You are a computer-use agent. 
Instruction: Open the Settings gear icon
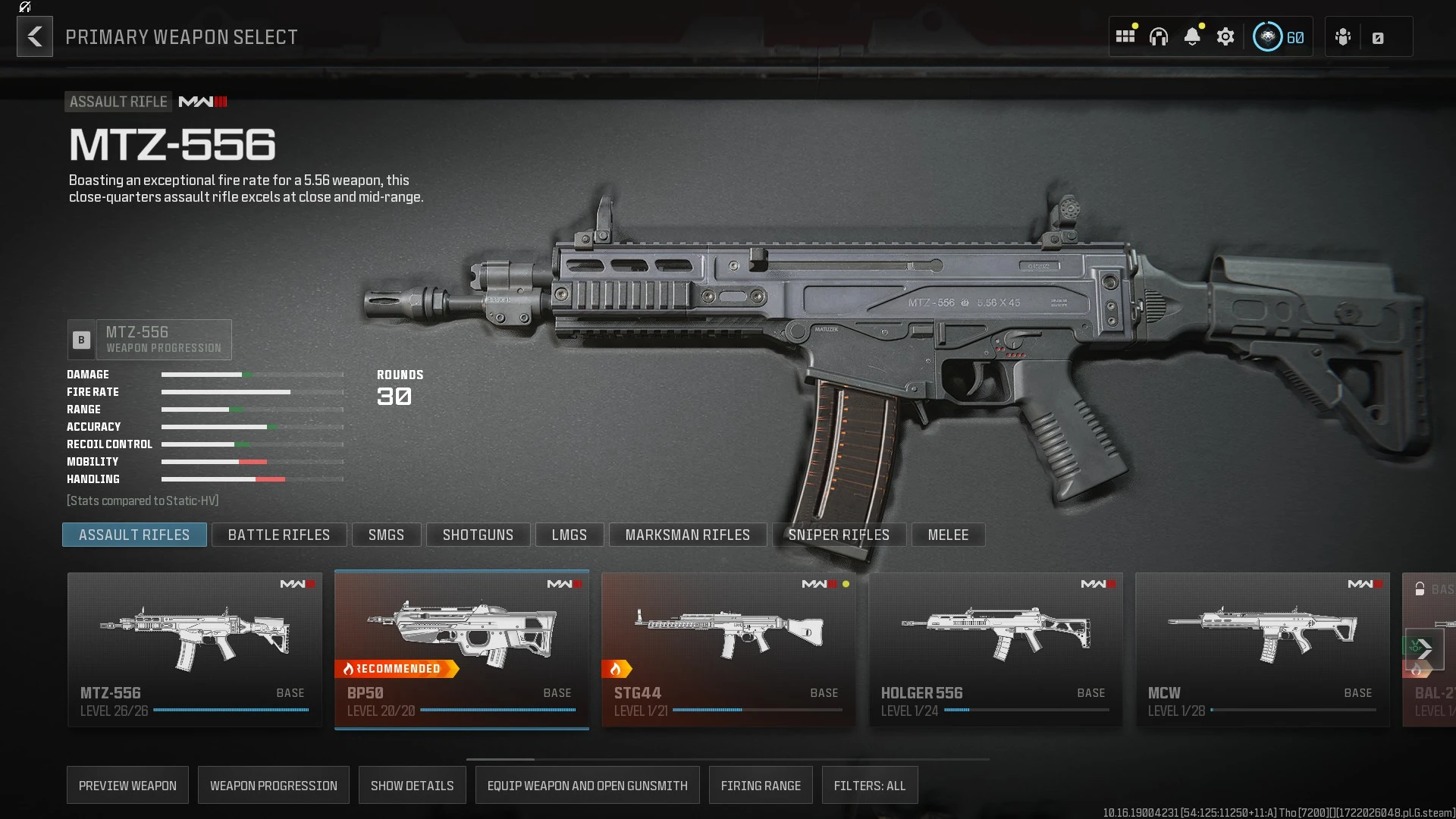click(x=1226, y=36)
